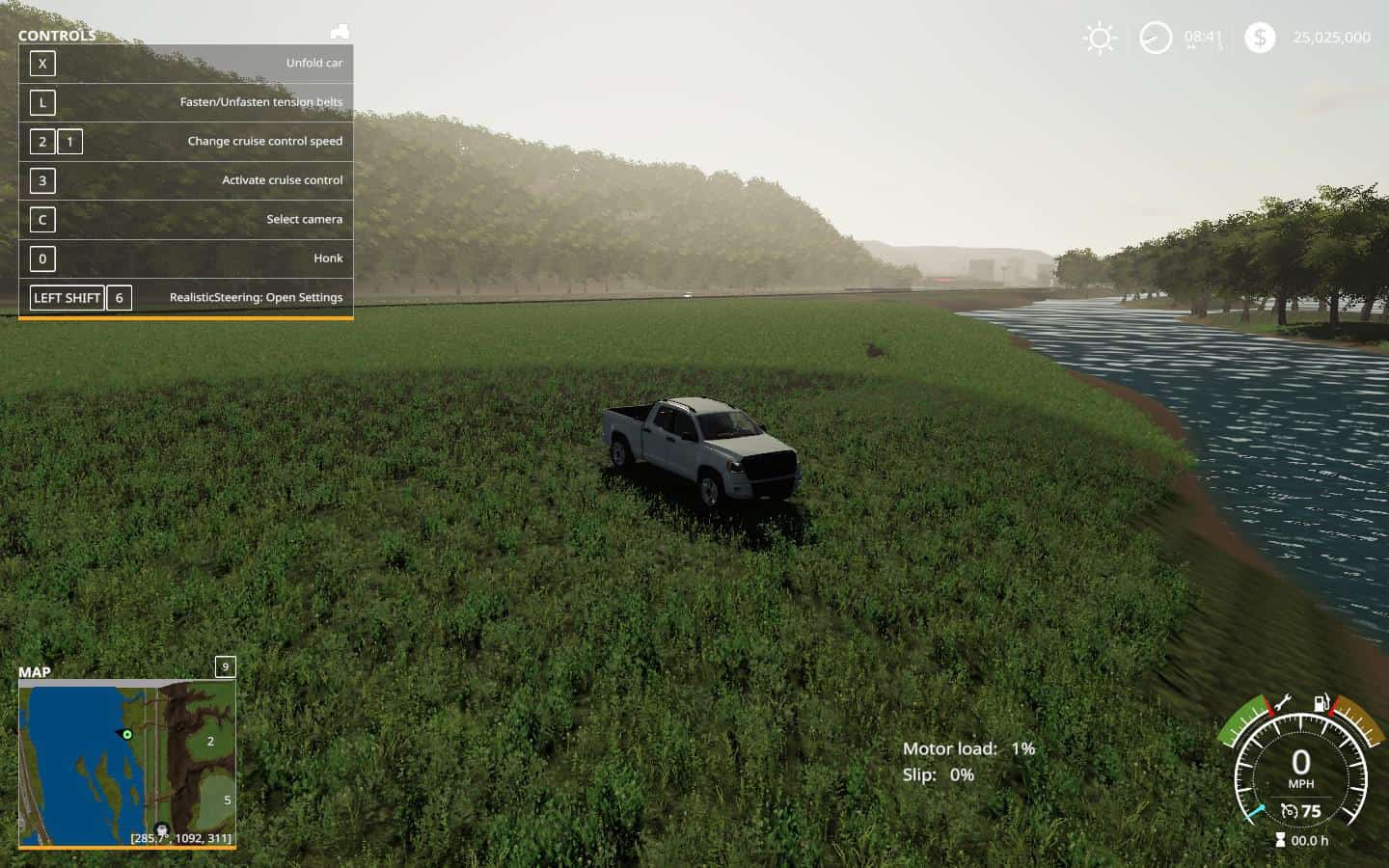The width and height of the screenshot is (1389, 868).
Task: Click the wrench damage icon on the gauge
Action: click(x=1283, y=703)
